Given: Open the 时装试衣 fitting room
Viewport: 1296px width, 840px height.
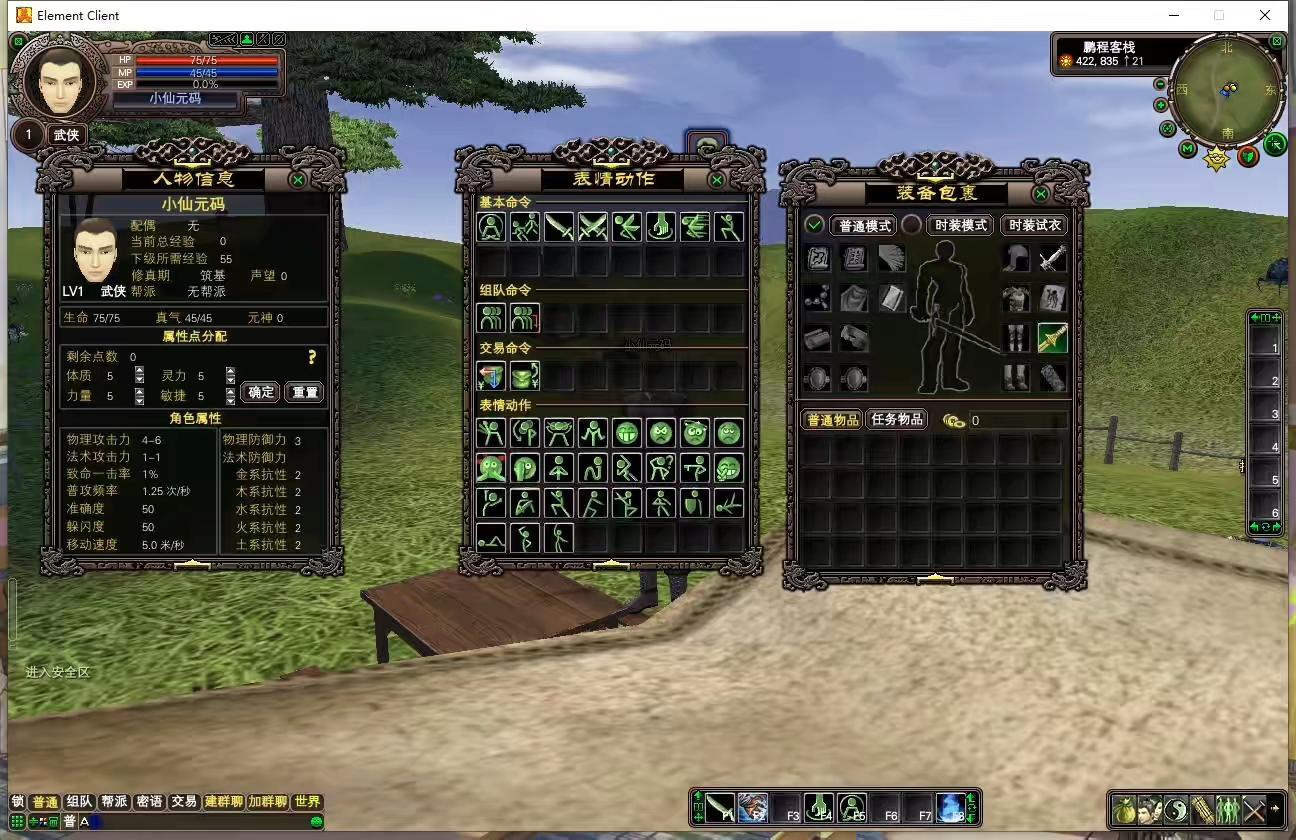Looking at the screenshot, I should [1034, 225].
